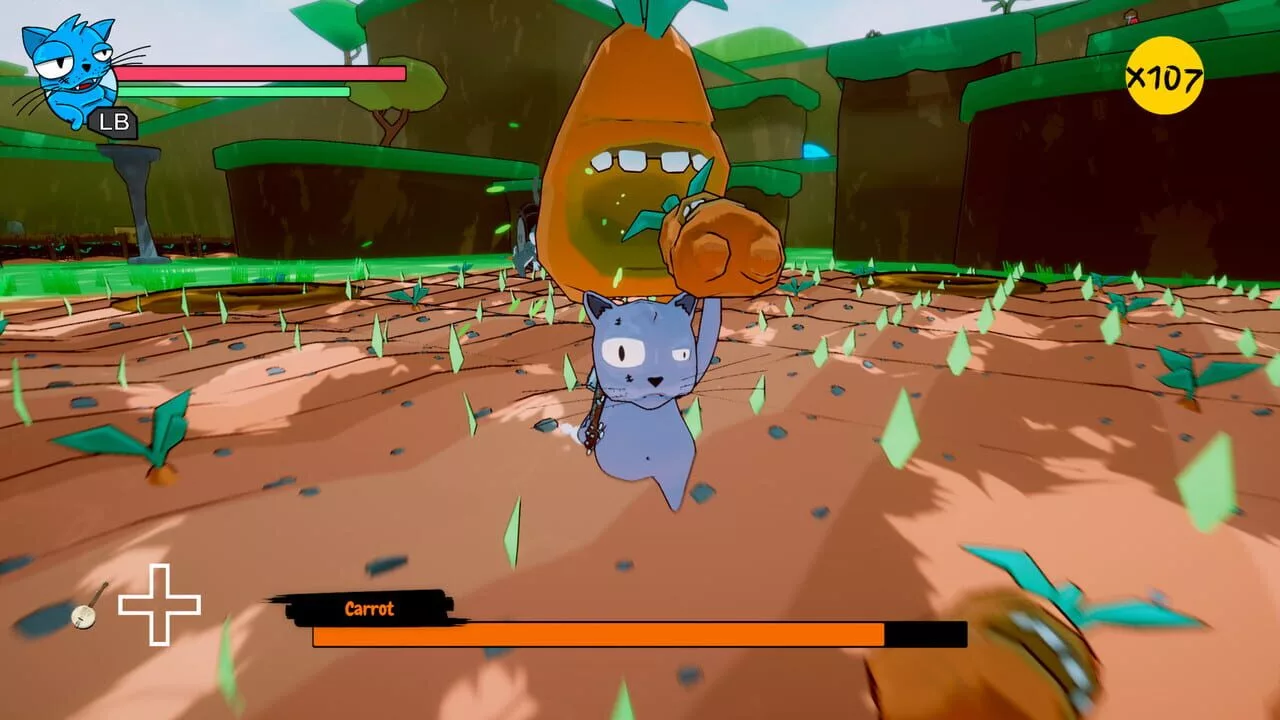Click the Carrot boss health bar
This screenshot has width=1280, height=720.
(x=600, y=635)
